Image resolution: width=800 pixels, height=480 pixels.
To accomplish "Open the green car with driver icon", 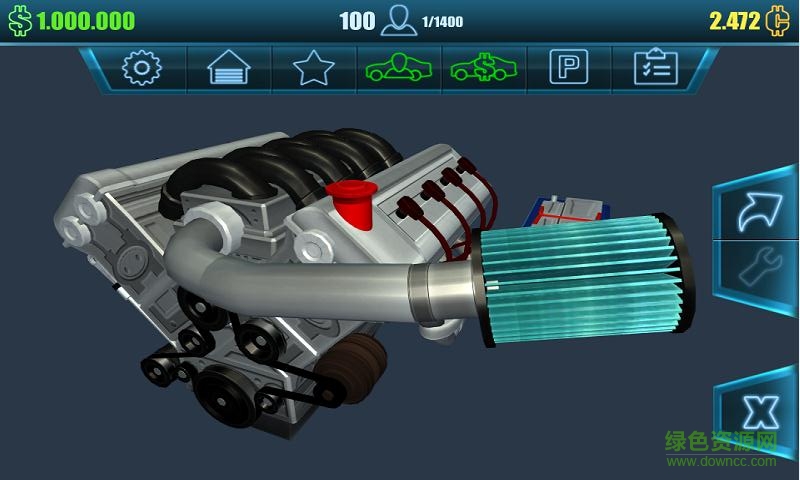I will [397, 68].
